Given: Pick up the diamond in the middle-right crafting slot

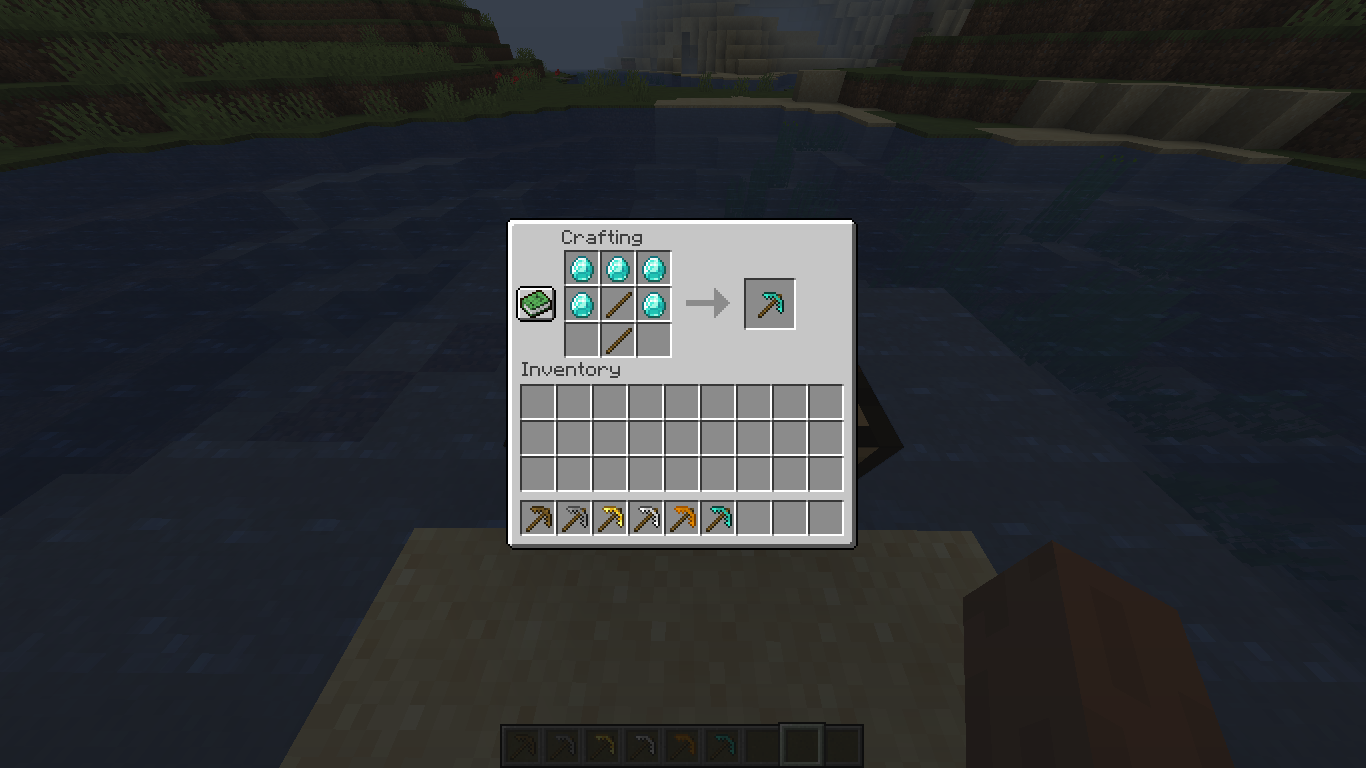Looking at the screenshot, I should pyautogui.click(x=653, y=303).
